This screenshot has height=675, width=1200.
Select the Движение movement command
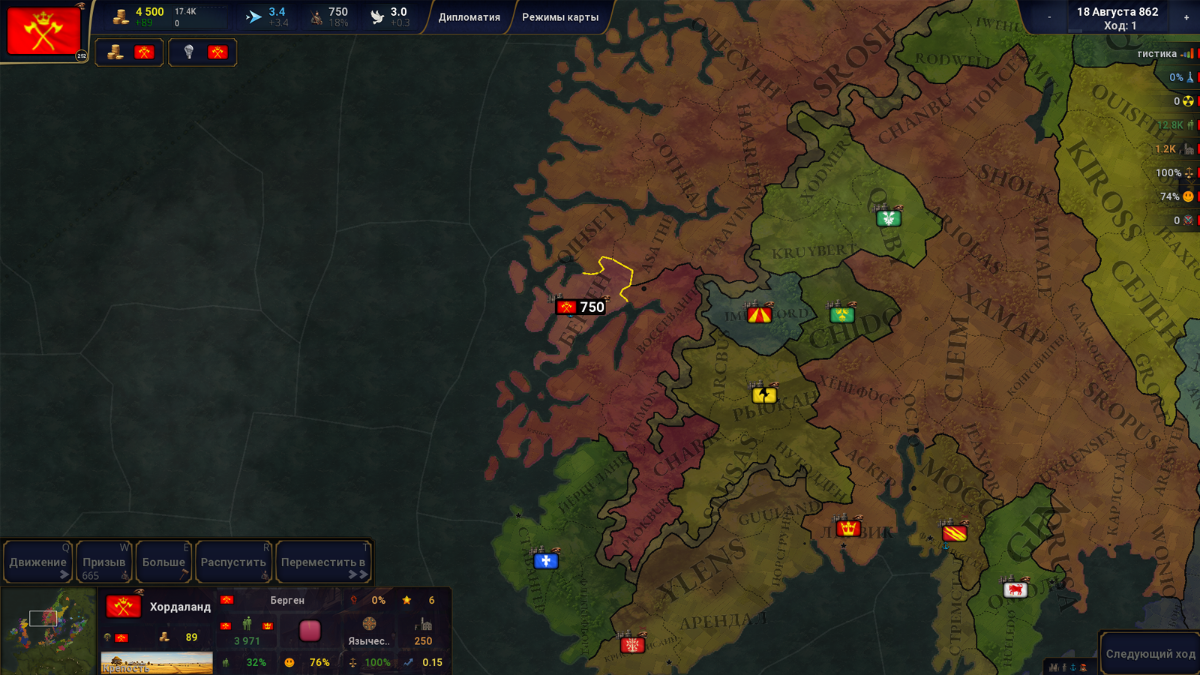click(38, 562)
